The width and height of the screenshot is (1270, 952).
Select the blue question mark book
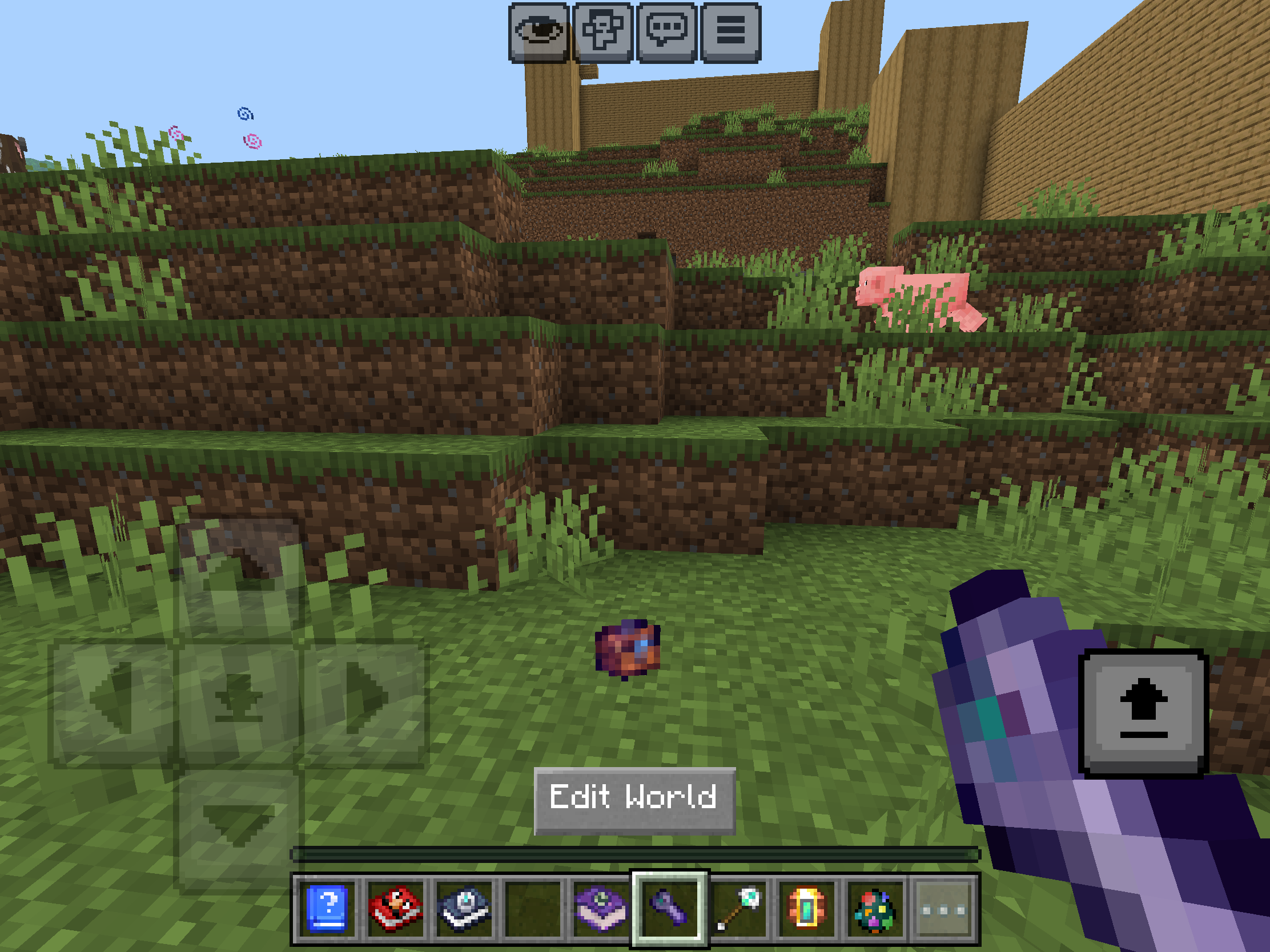point(327,909)
